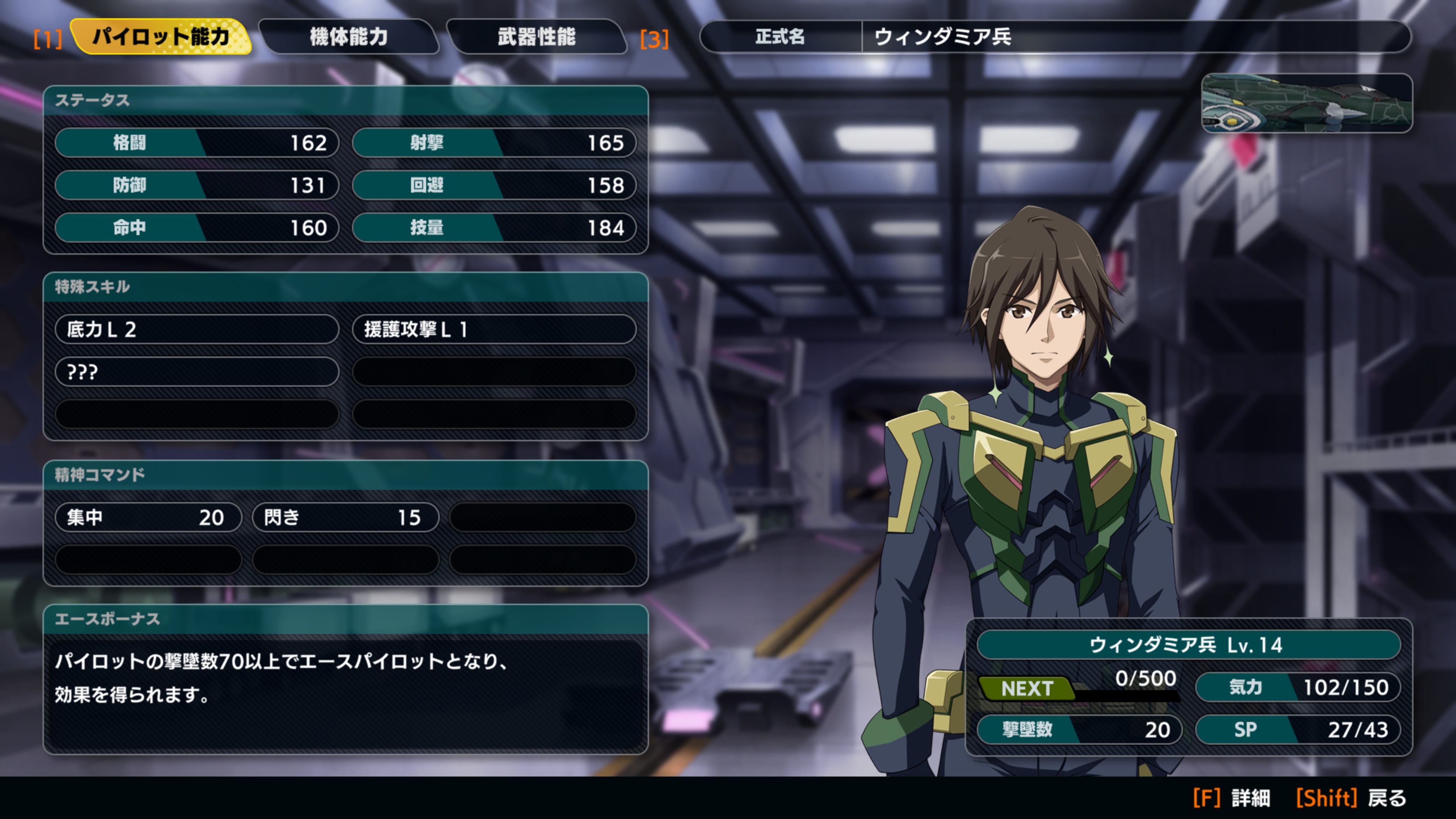Go back with the 戻る button
The width and height of the screenshot is (1456, 819).
[x=1351, y=798]
